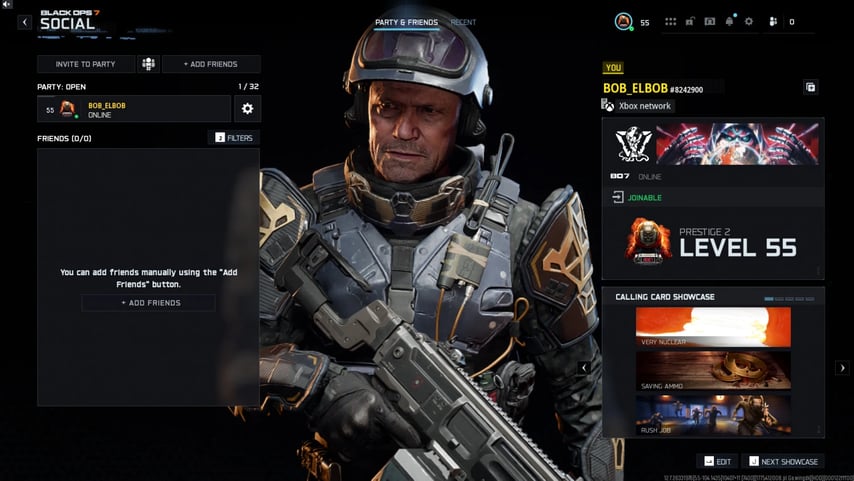This screenshot has width=854, height=481.
Task: Select the Very Nuclear calling card
Action: coord(713,327)
